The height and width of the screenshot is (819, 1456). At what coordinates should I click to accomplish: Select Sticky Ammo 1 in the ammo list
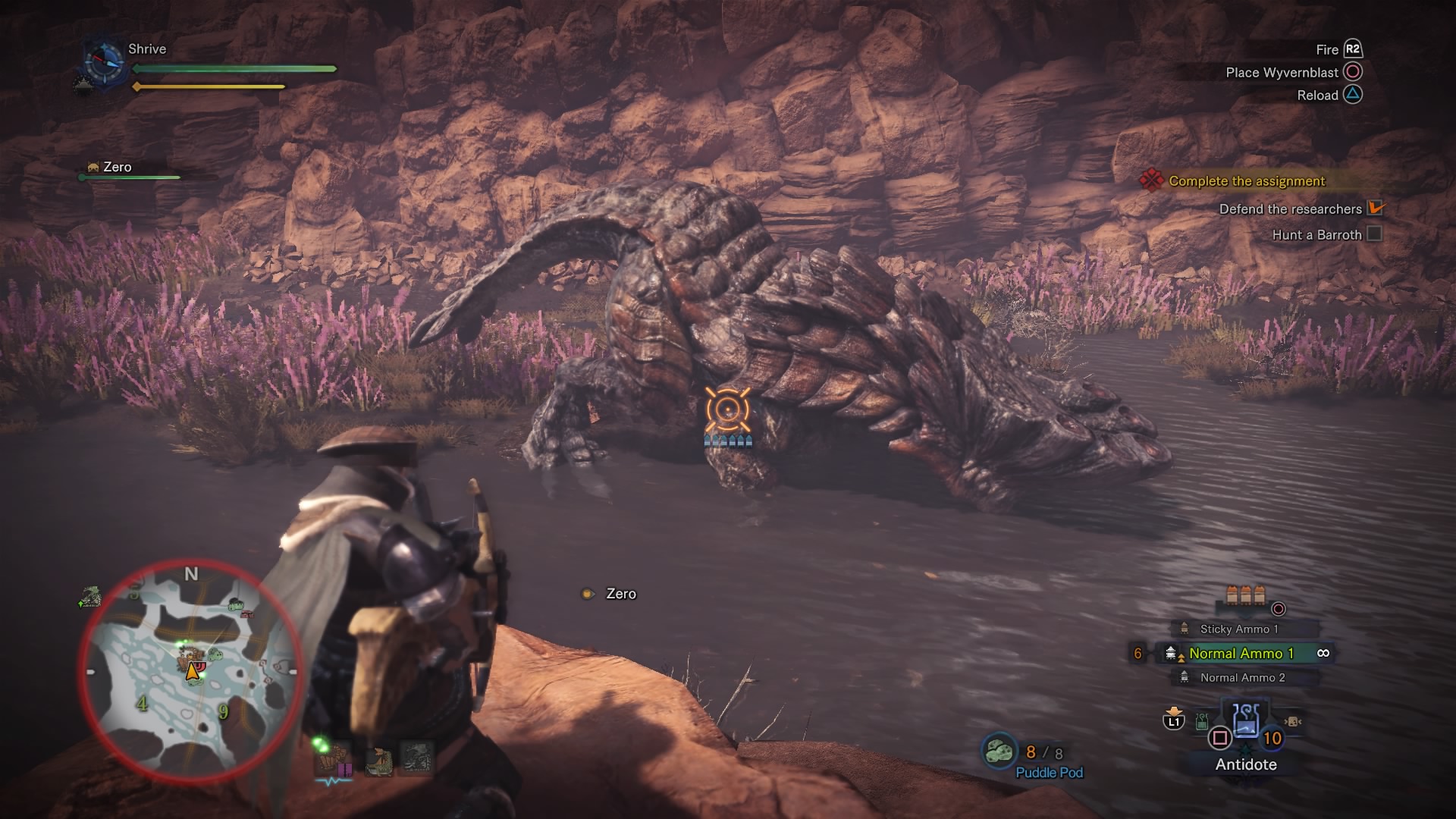click(1238, 629)
